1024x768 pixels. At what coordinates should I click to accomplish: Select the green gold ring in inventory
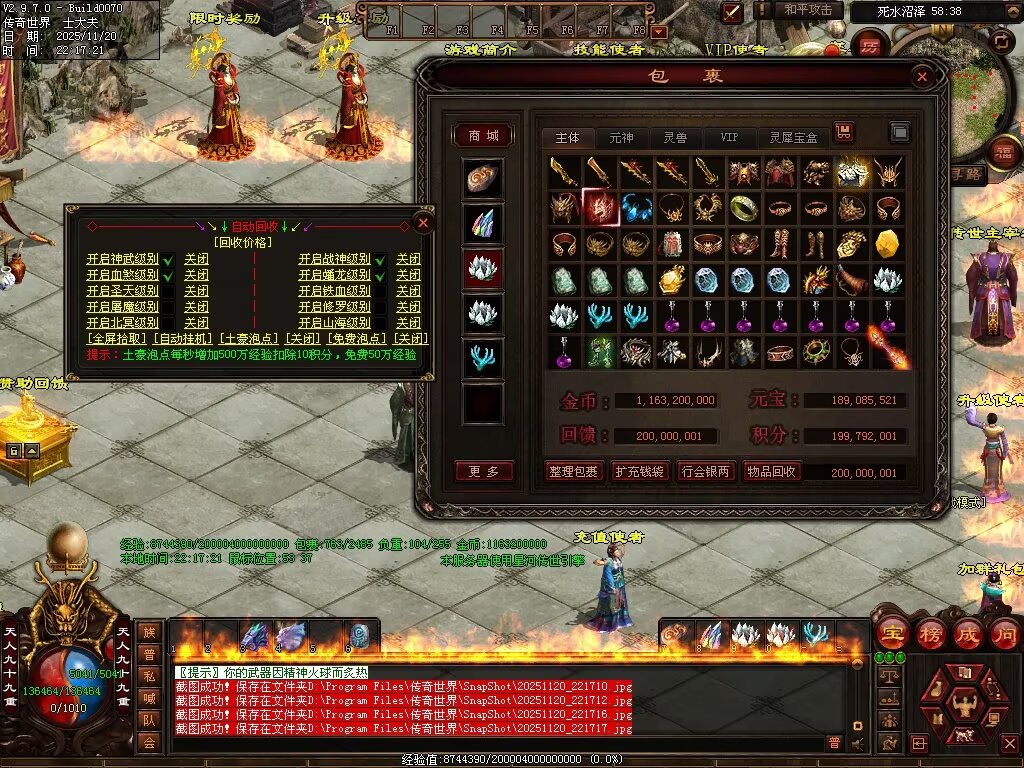tap(743, 207)
